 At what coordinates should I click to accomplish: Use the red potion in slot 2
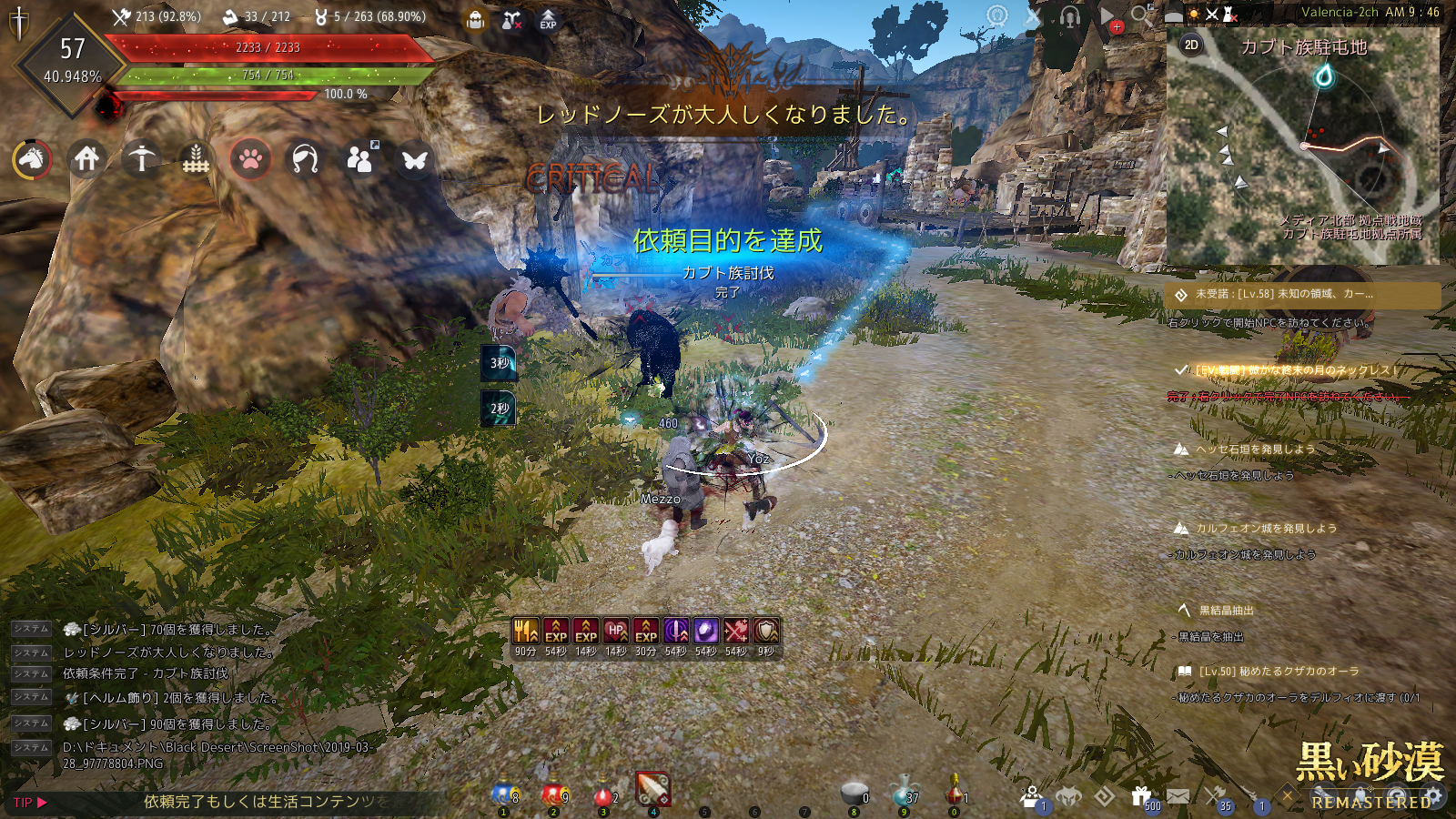pyautogui.click(x=553, y=795)
